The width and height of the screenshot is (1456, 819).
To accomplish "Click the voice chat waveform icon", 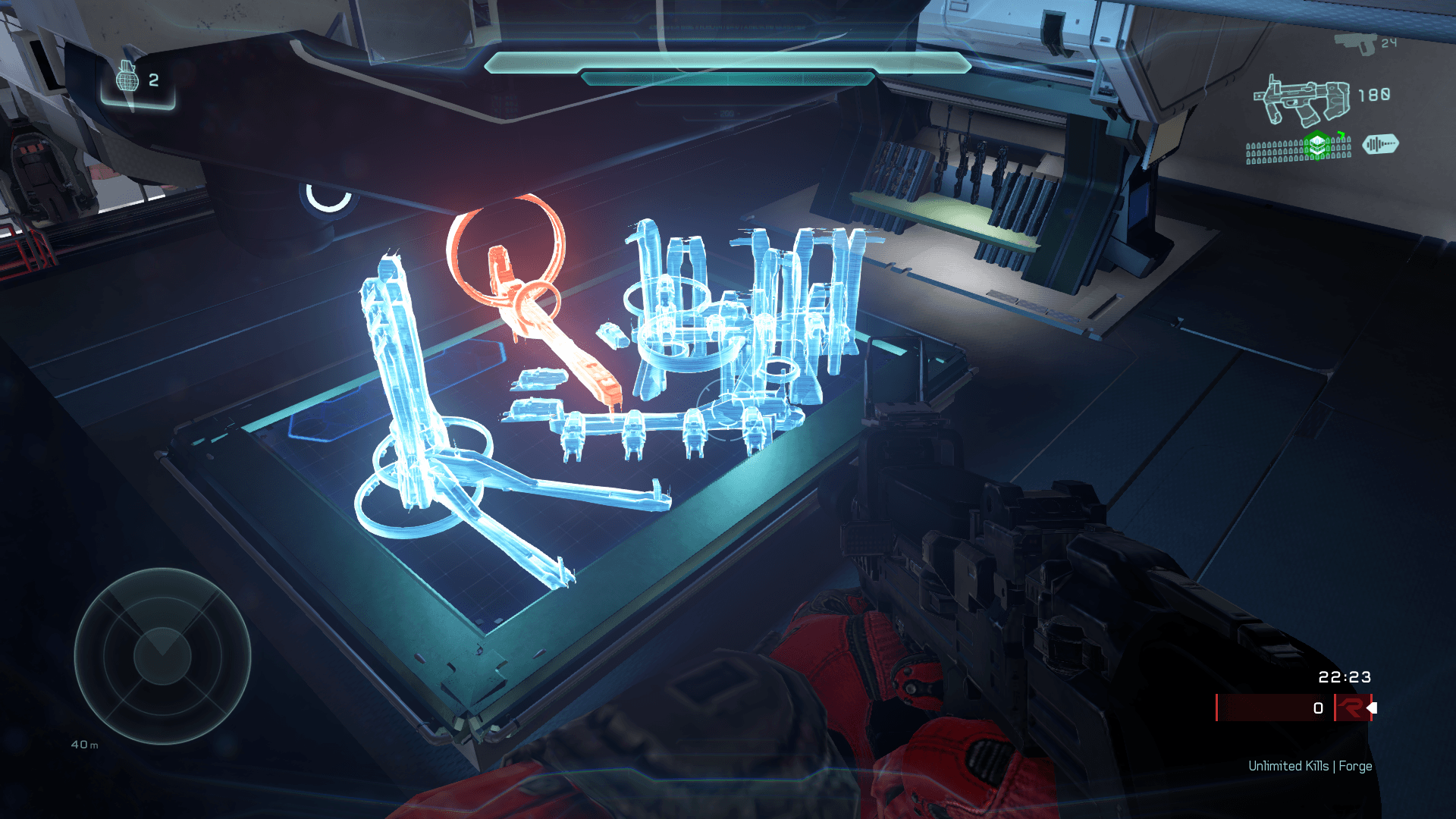I will pos(1380,144).
